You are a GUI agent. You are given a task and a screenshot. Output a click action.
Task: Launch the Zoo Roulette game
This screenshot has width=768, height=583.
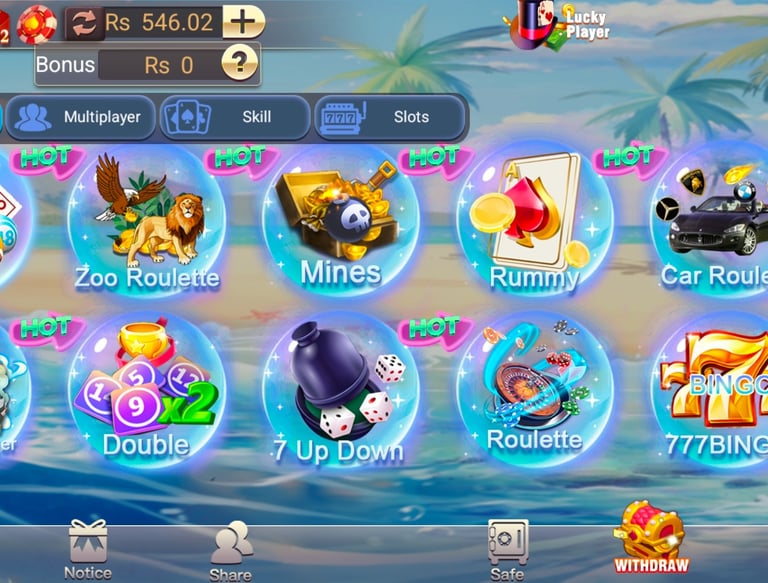[146, 222]
